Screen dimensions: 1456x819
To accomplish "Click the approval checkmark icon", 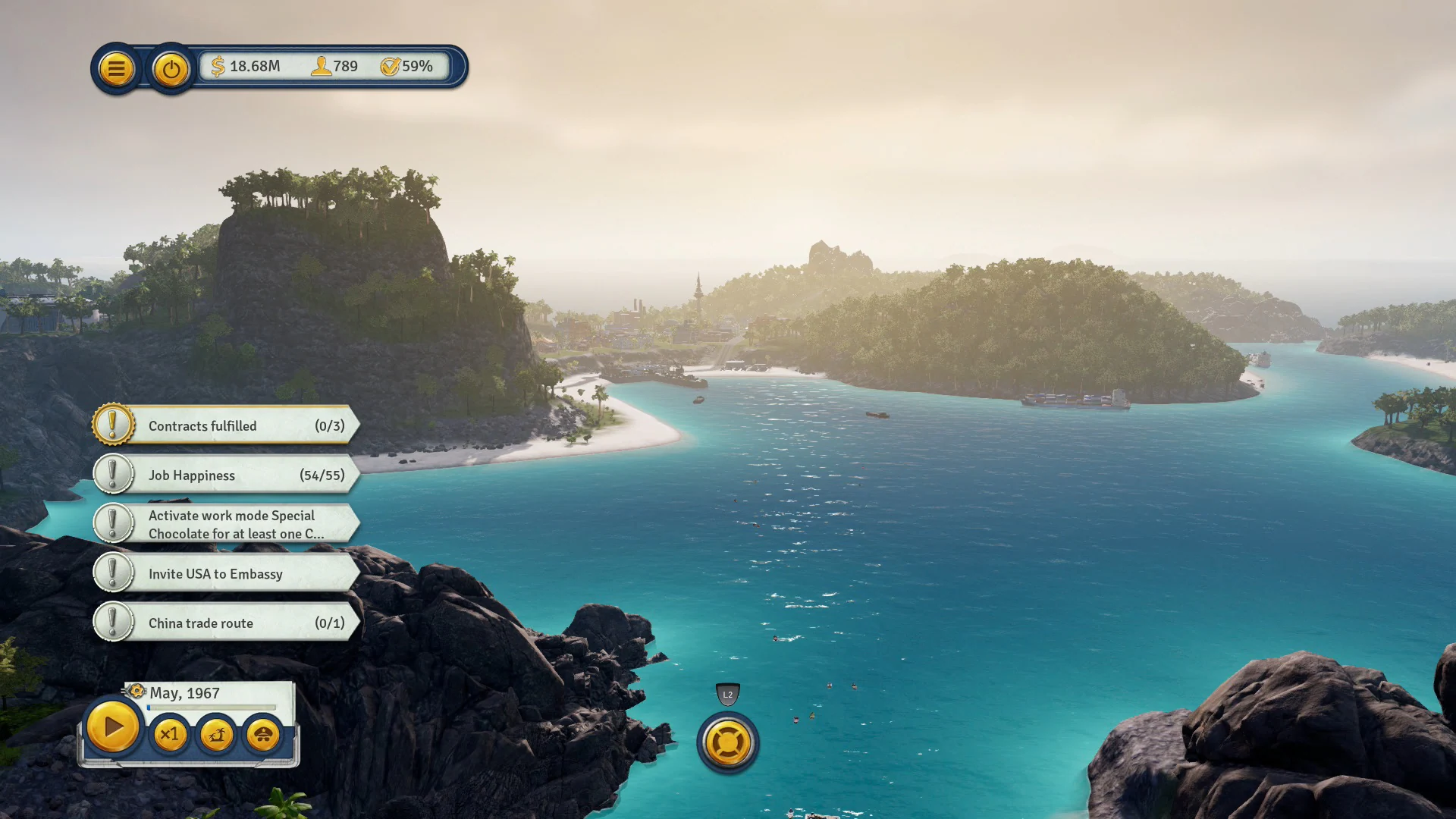I will coord(391,66).
